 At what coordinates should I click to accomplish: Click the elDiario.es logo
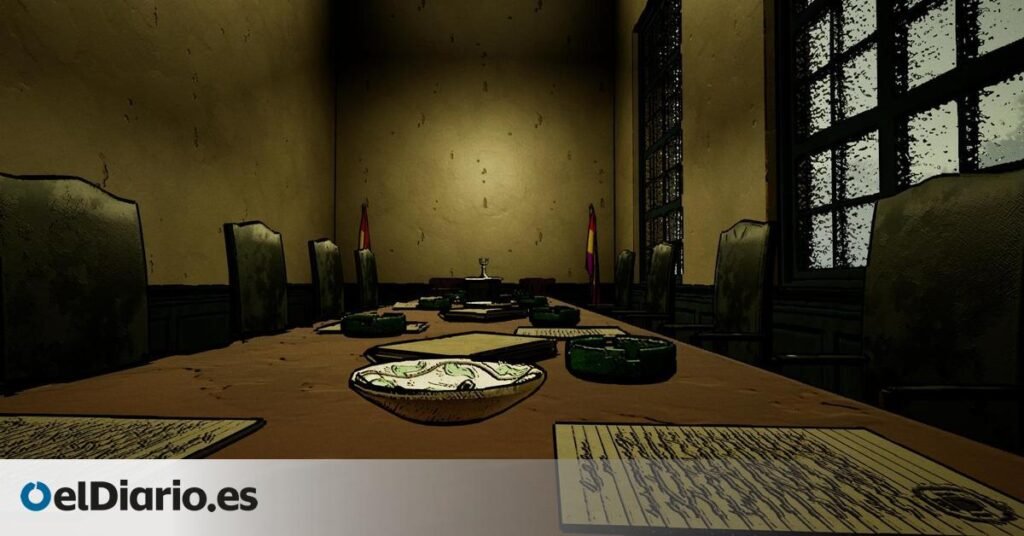139,497
